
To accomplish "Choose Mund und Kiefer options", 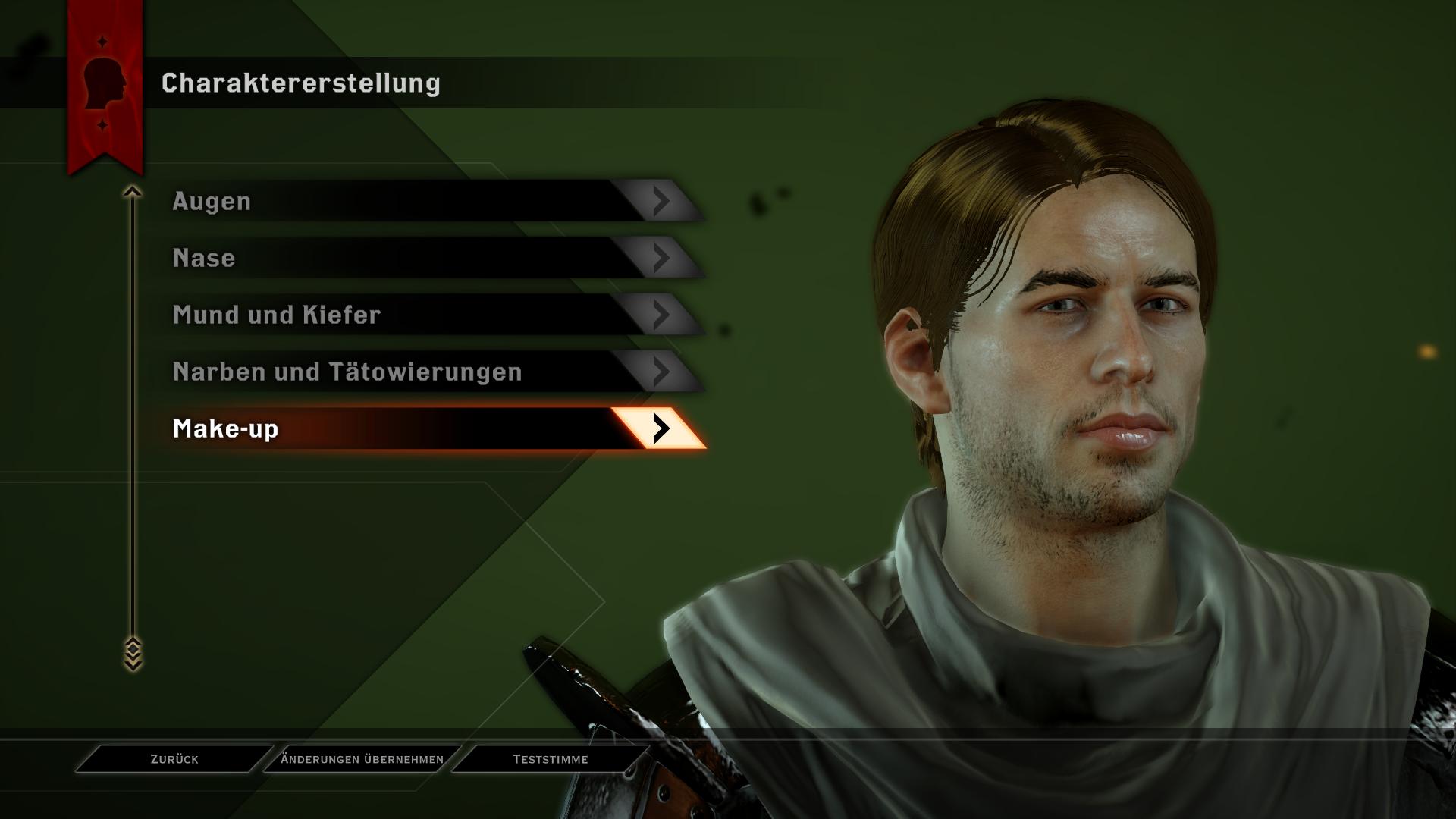I will pyautogui.click(x=425, y=315).
